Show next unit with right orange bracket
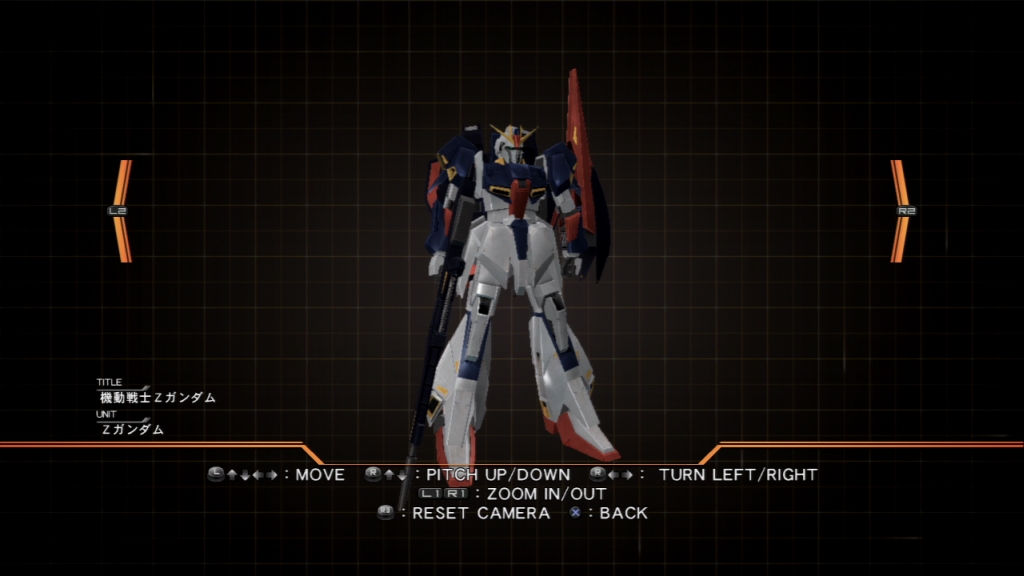The image size is (1024, 576). [x=901, y=211]
